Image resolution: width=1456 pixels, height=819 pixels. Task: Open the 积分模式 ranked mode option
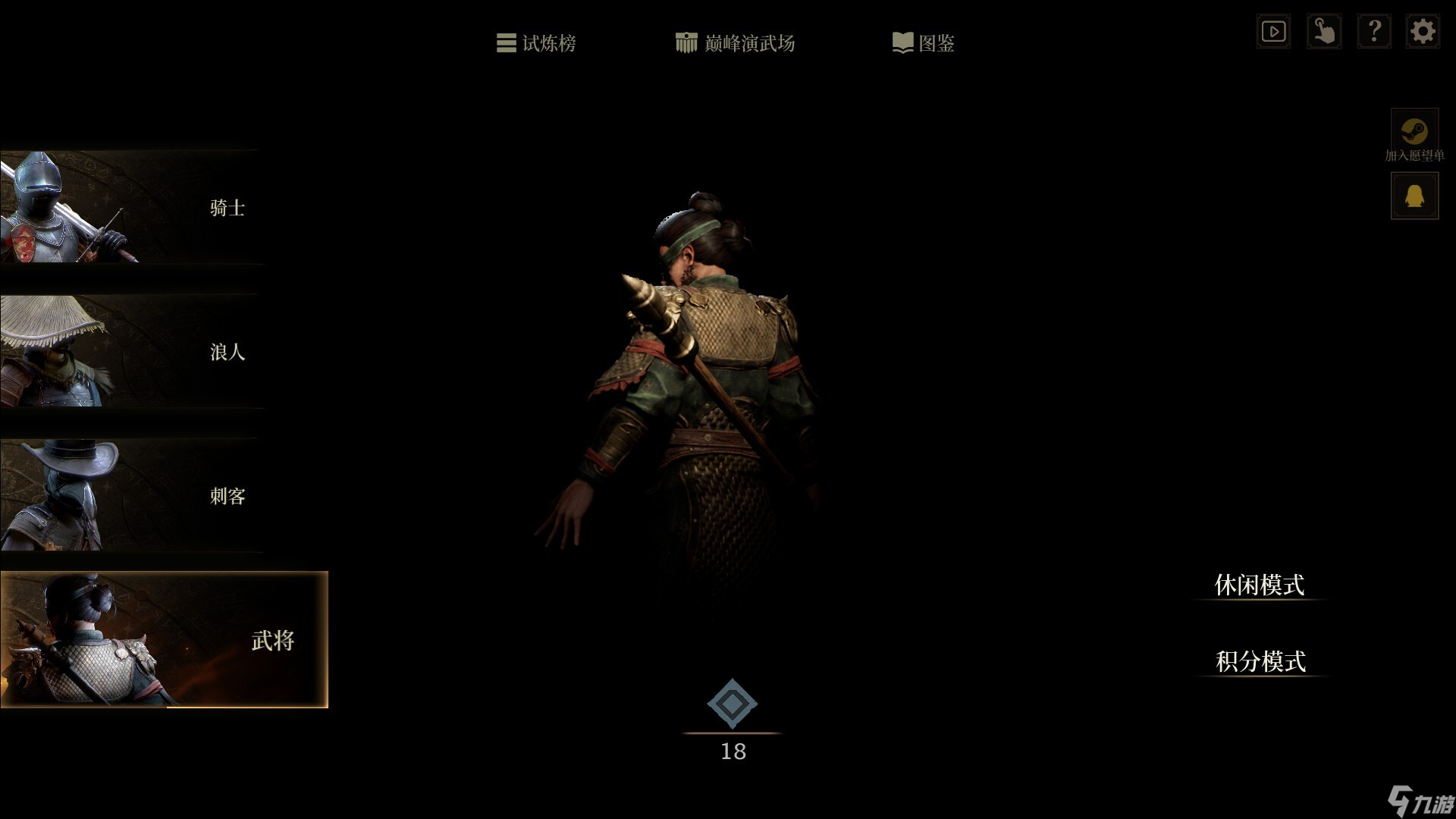(1260, 663)
